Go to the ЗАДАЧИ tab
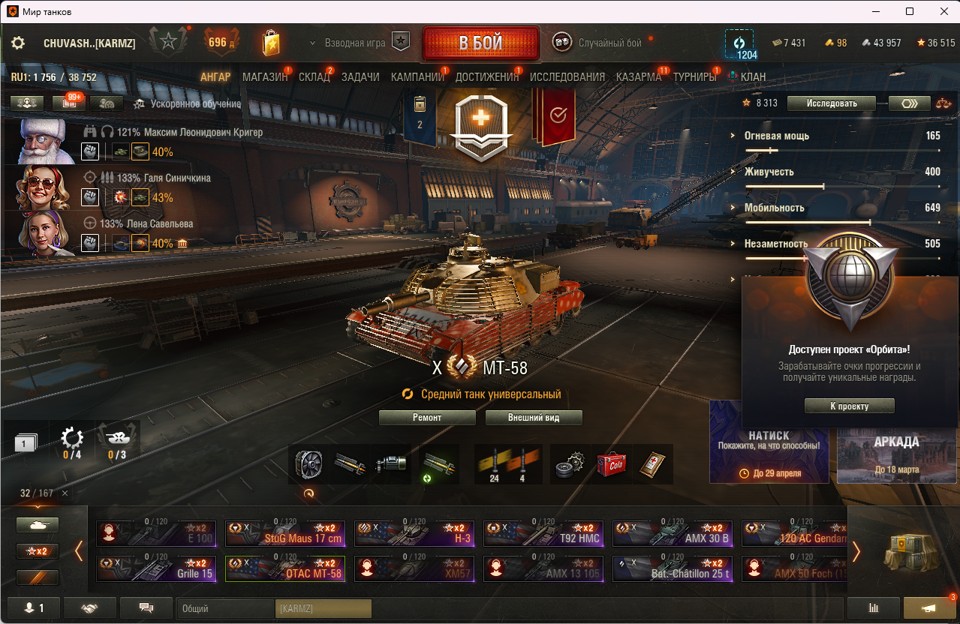960x624 pixels. tap(360, 77)
